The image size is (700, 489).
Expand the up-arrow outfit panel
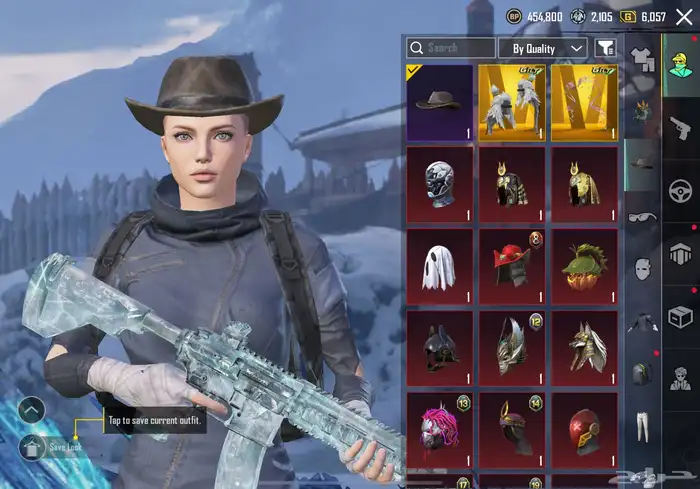[x=32, y=408]
